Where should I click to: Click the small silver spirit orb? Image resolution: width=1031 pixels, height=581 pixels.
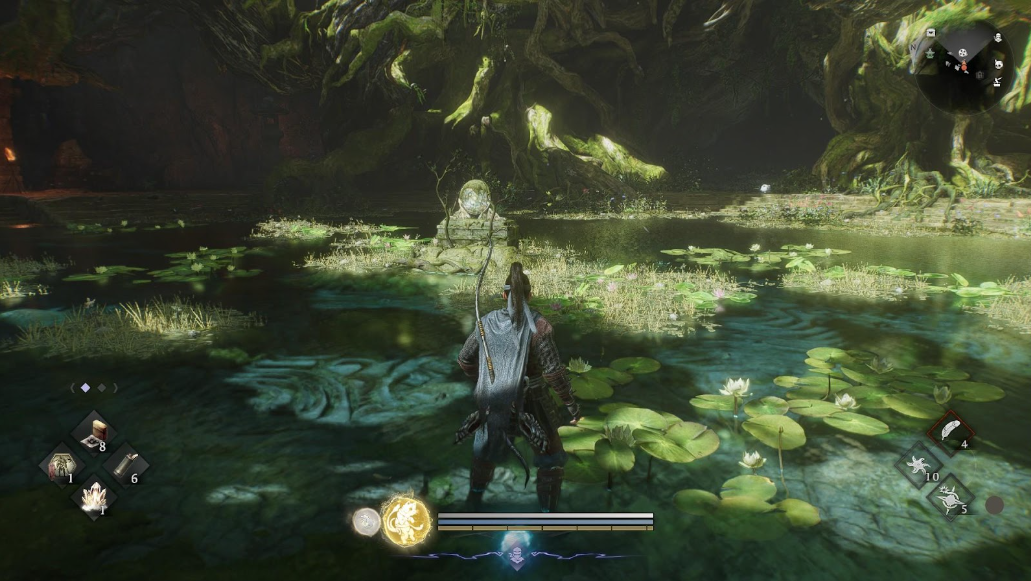point(366,521)
